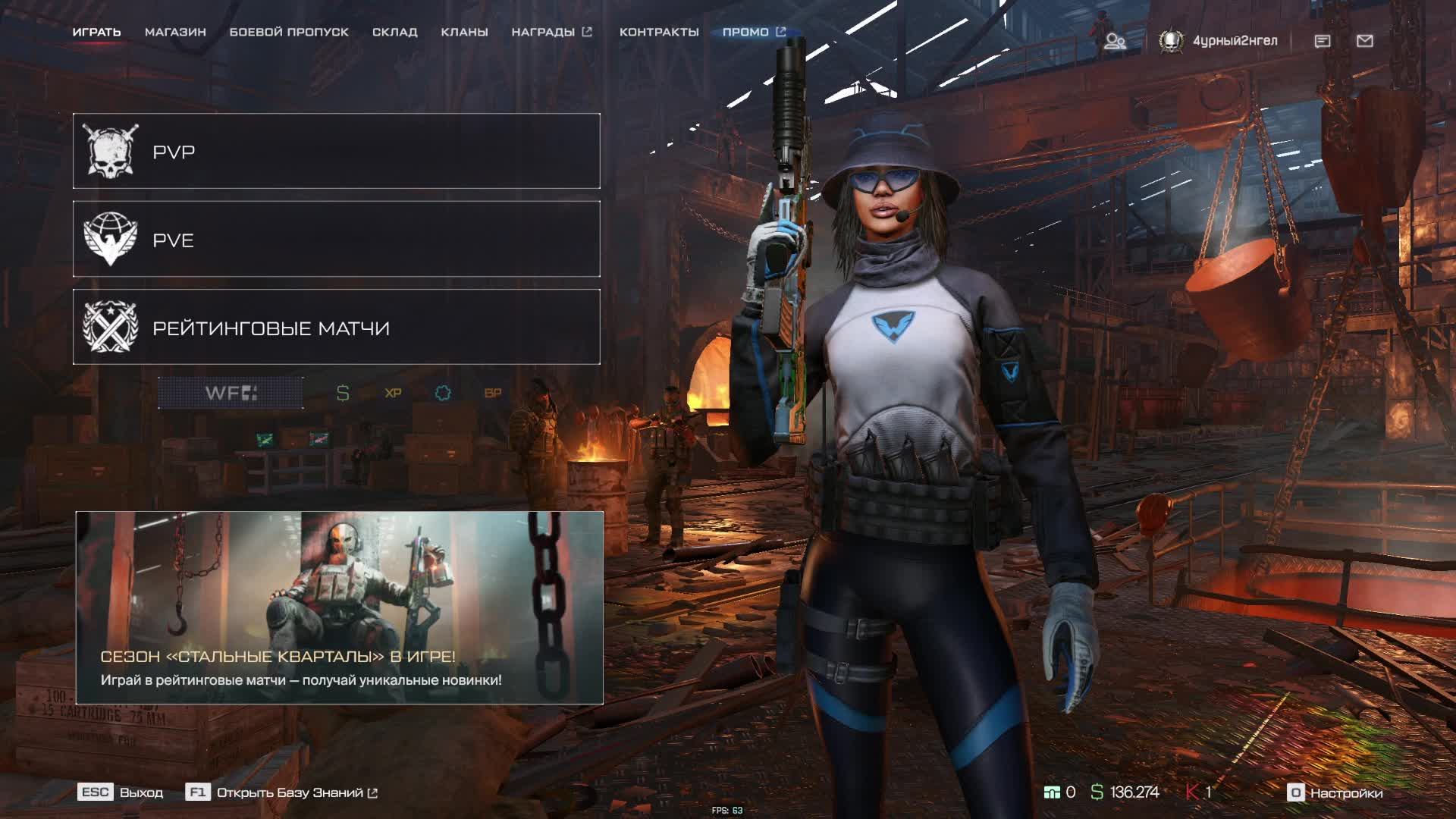Click the Выход exit button
The height and width of the screenshot is (819, 1456).
[x=121, y=792]
